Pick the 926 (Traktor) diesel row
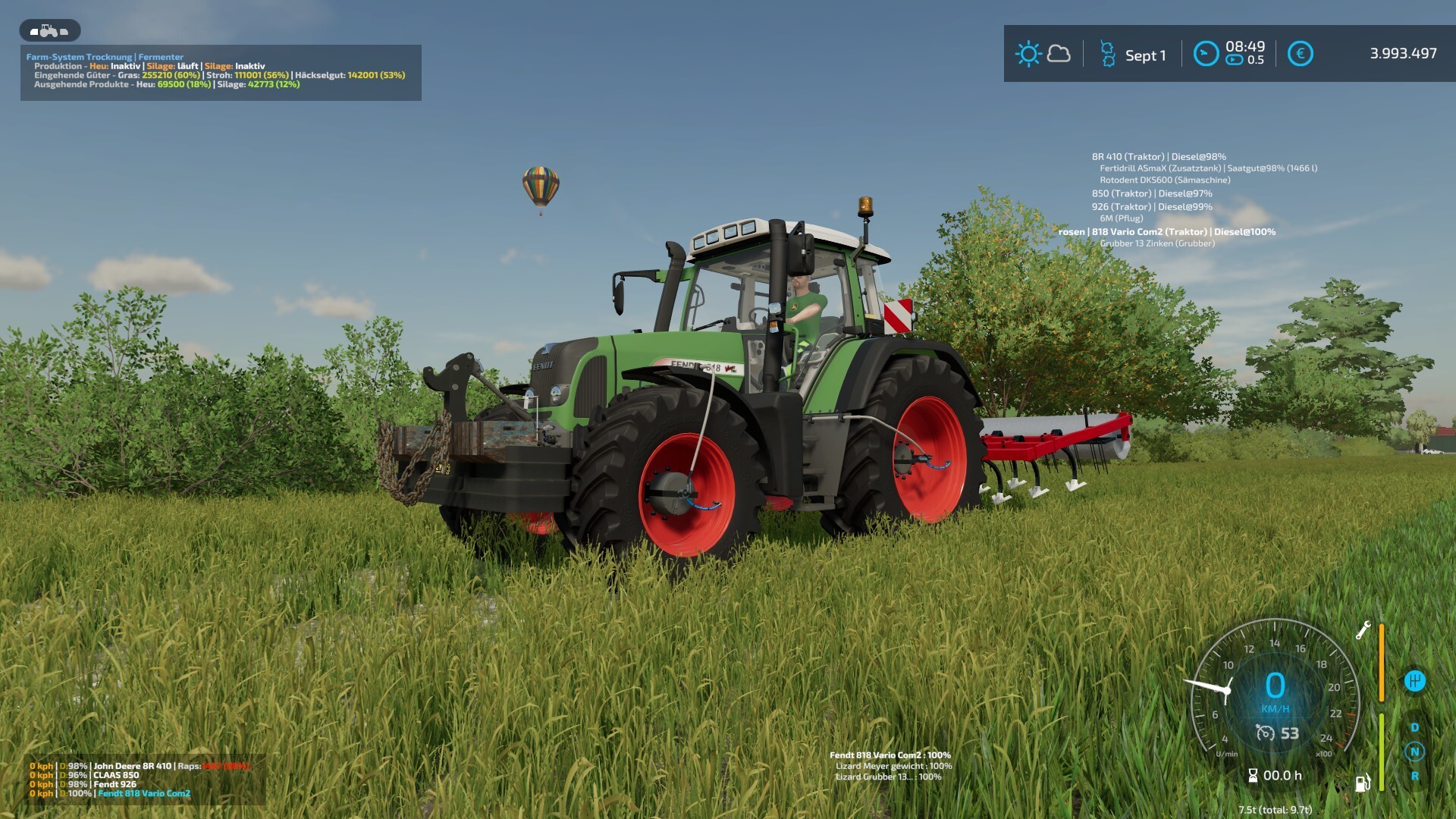The image size is (1456, 819). pos(1151,206)
